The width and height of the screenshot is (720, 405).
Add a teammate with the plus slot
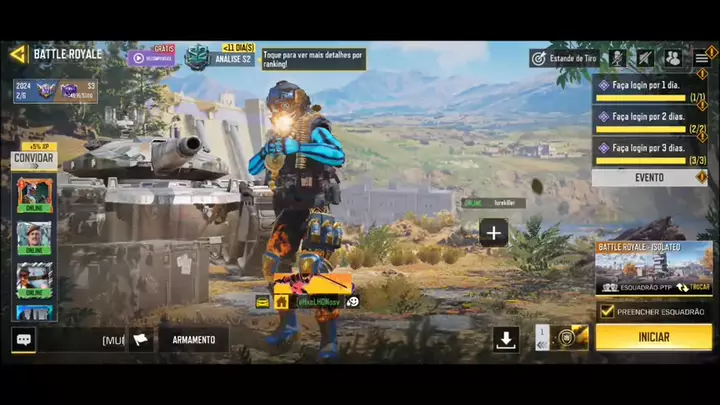[493, 233]
